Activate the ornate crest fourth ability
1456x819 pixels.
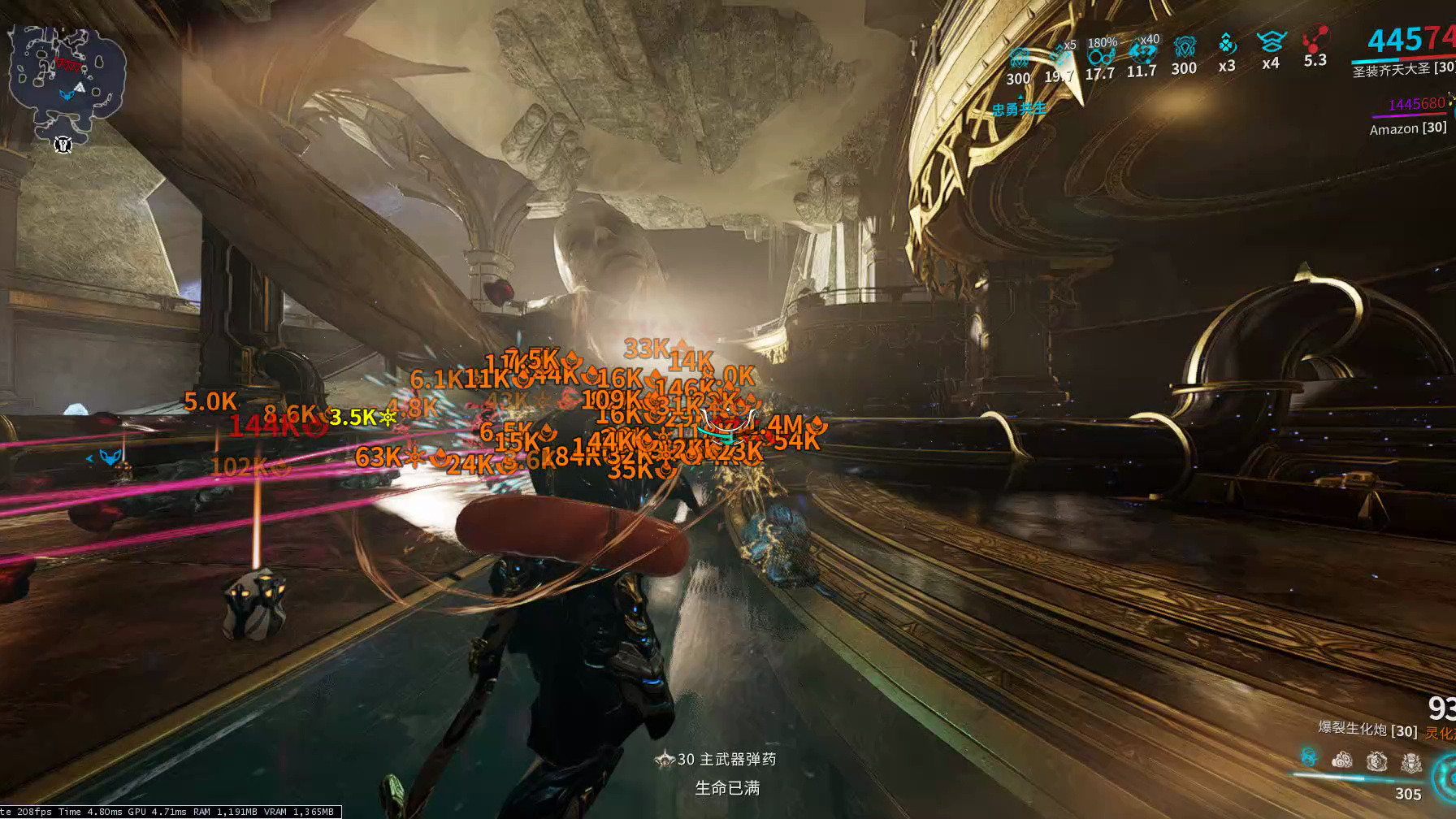click(x=1411, y=761)
